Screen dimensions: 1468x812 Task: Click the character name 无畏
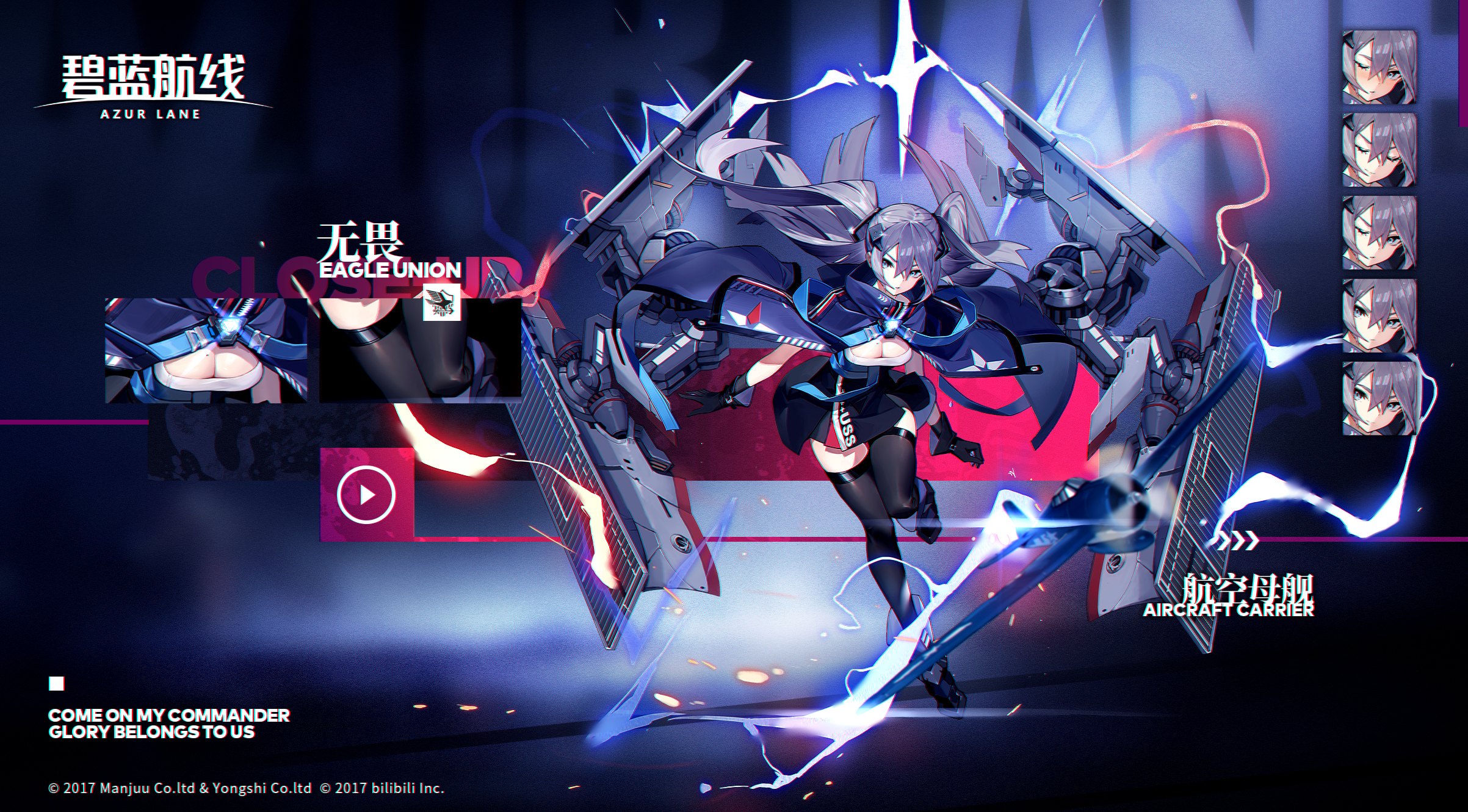point(362,241)
